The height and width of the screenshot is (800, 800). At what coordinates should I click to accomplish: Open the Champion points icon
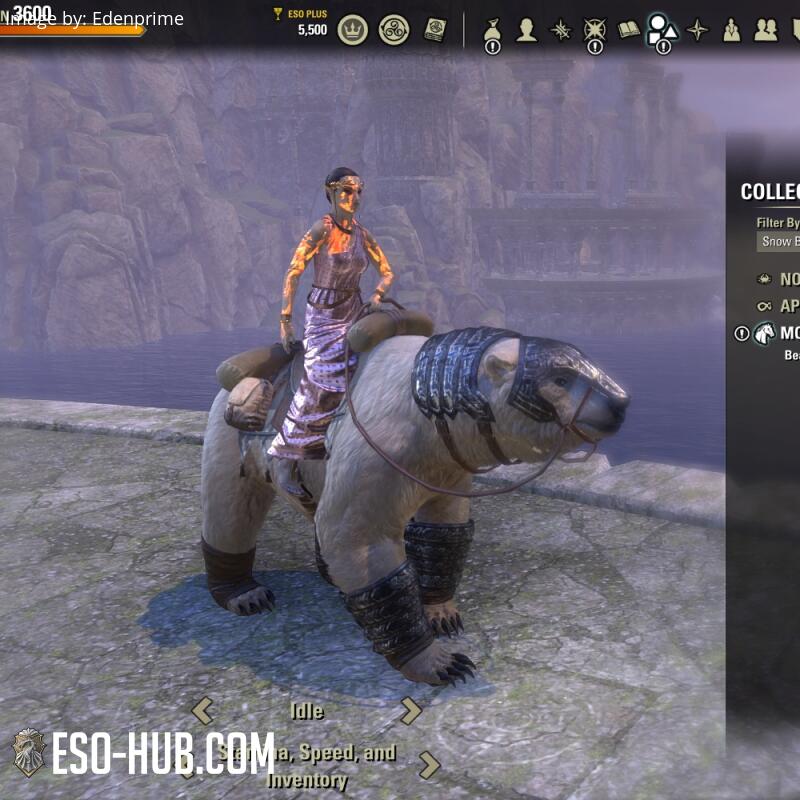click(595, 30)
